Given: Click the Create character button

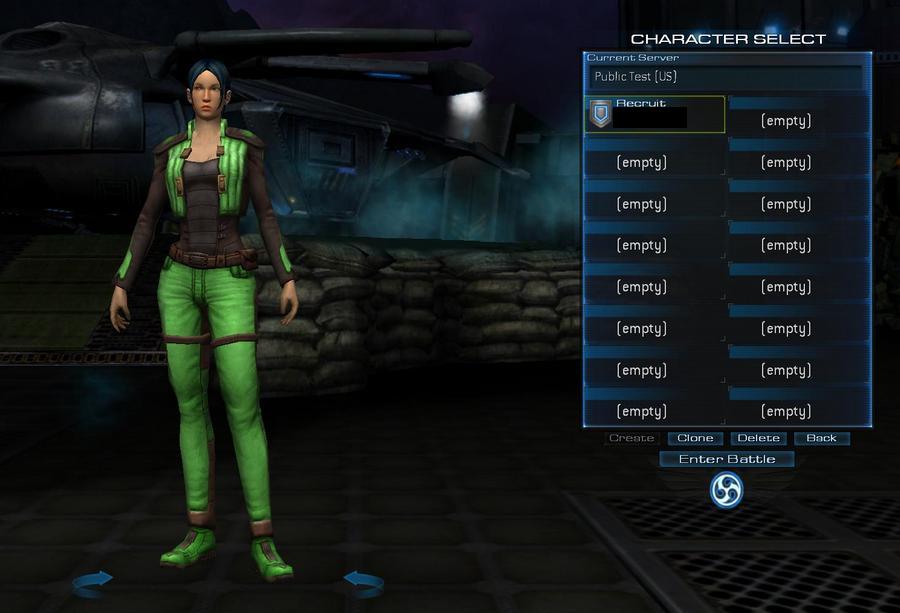Looking at the screenshot, I should pos(632,438).
